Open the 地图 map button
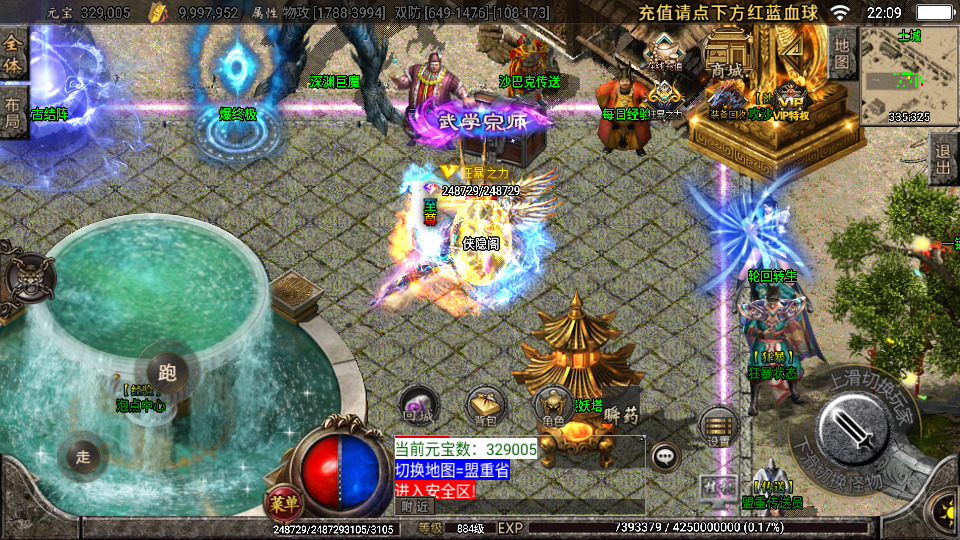The image size is (960, 540). (x=842, y=54)
